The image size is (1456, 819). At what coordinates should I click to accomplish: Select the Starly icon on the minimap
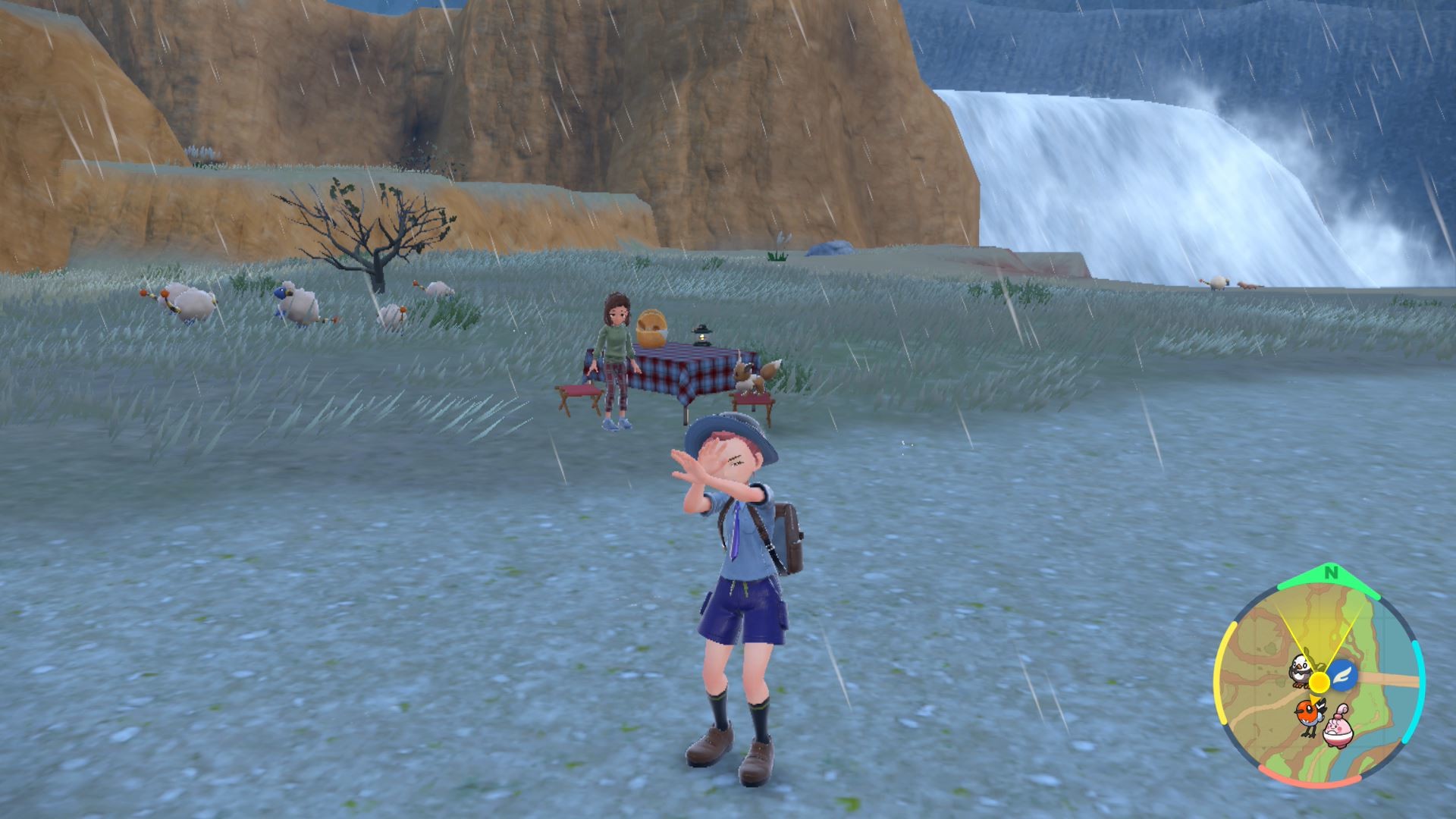(1301, 669)
